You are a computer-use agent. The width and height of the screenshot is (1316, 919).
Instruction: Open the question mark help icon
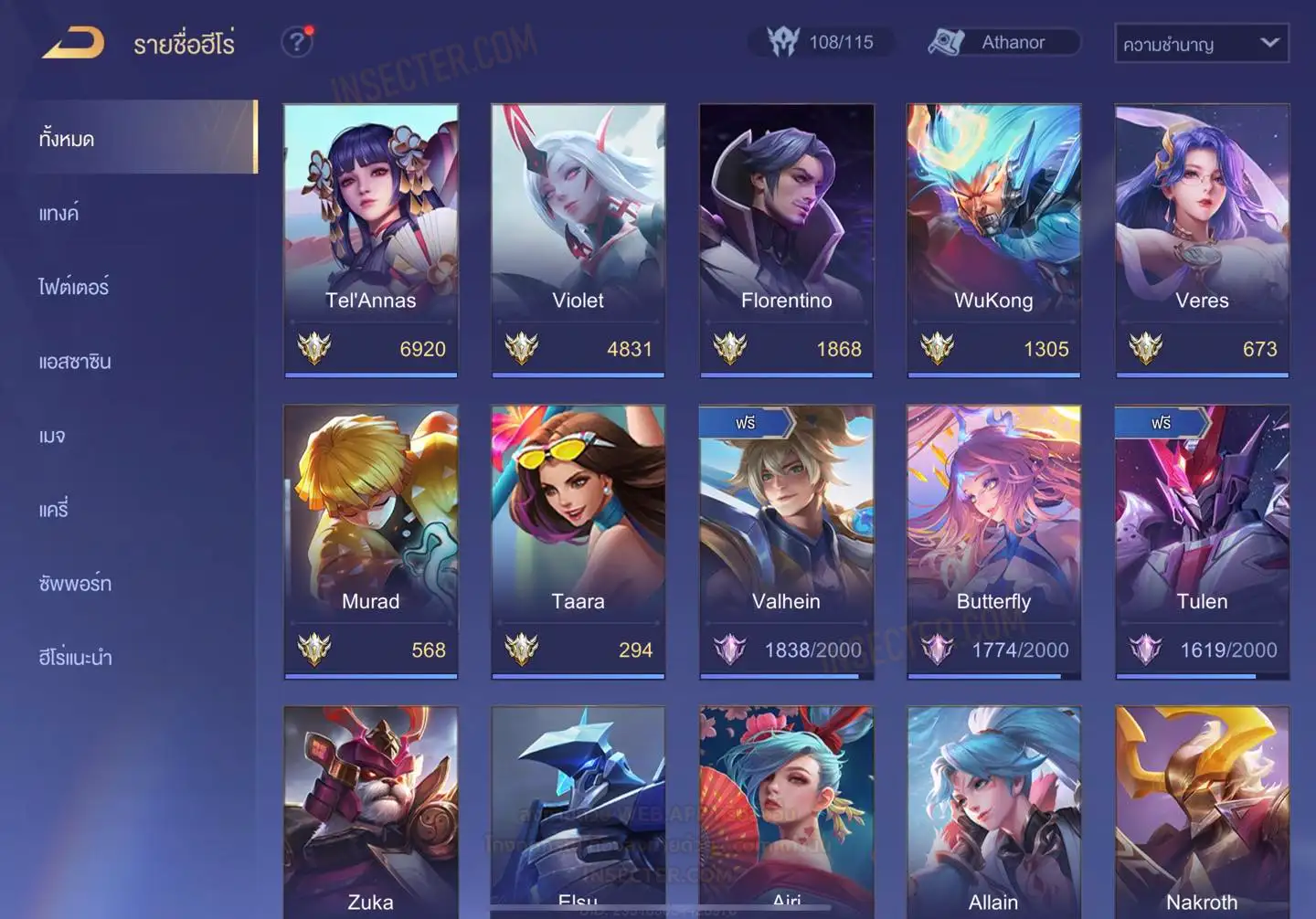[297, 42]
